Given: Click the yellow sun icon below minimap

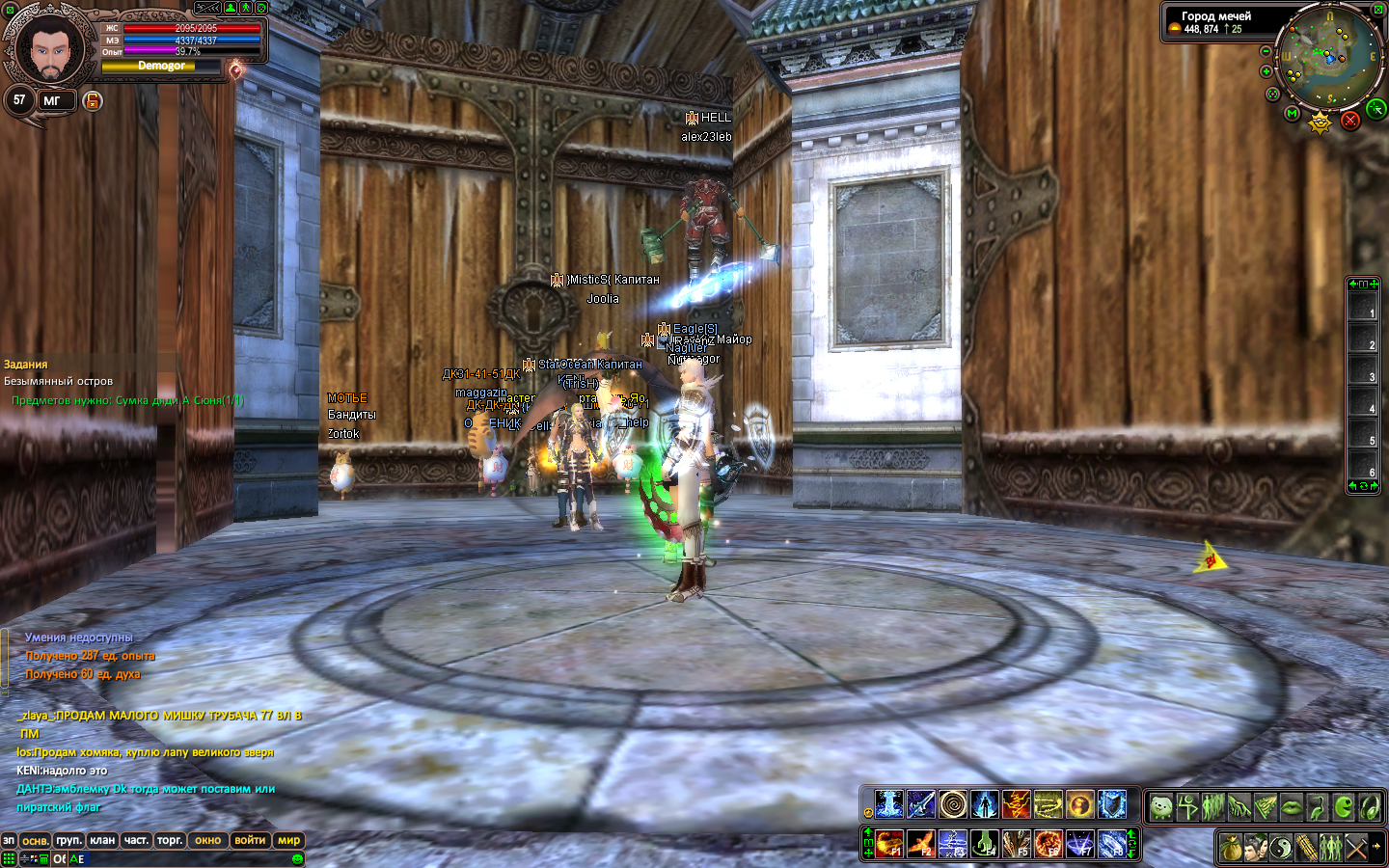Looking at the screenshot, I should click(x=1320, y=122).
